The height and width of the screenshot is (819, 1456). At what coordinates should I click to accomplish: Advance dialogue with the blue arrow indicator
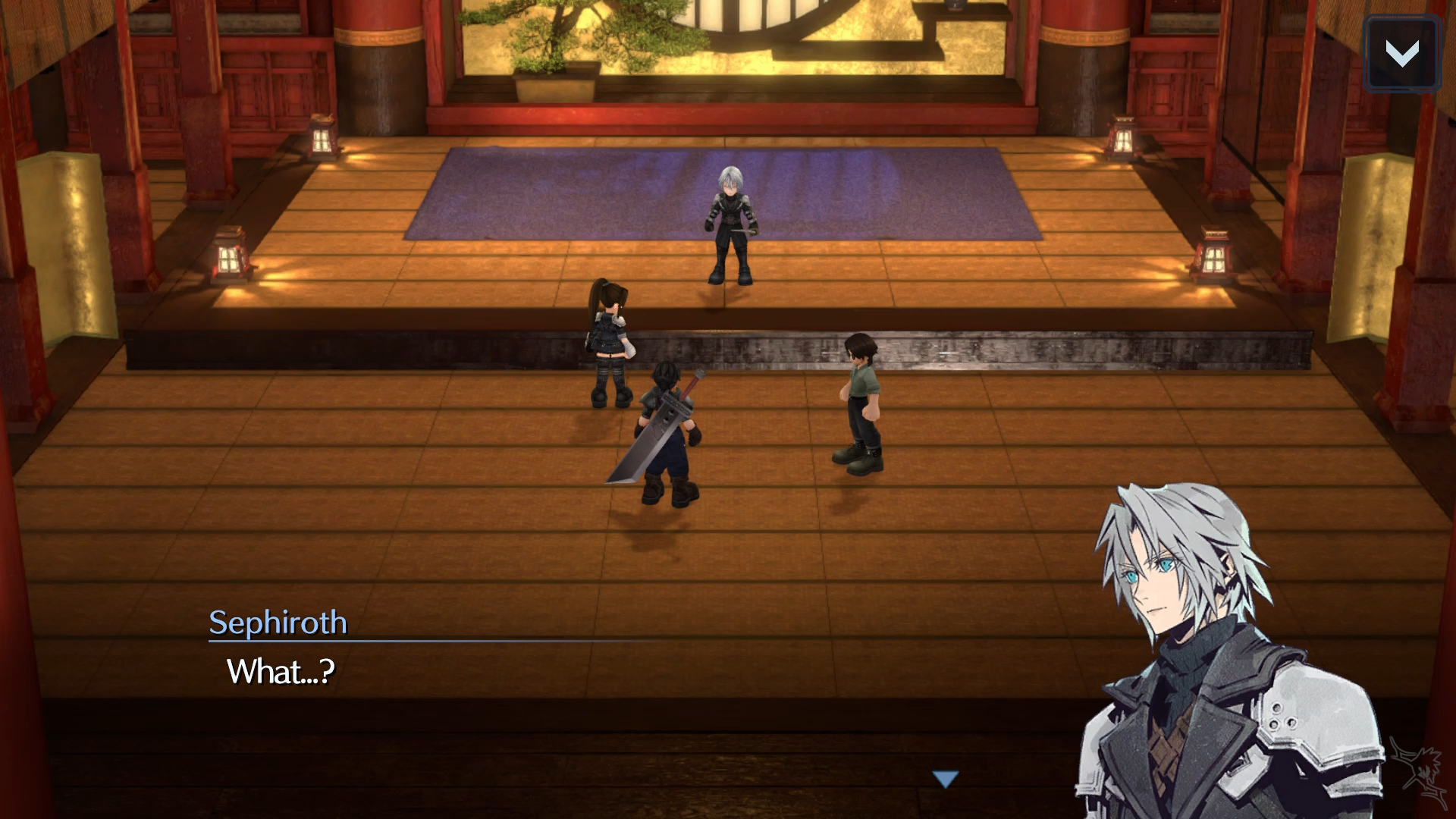(946, 779)
